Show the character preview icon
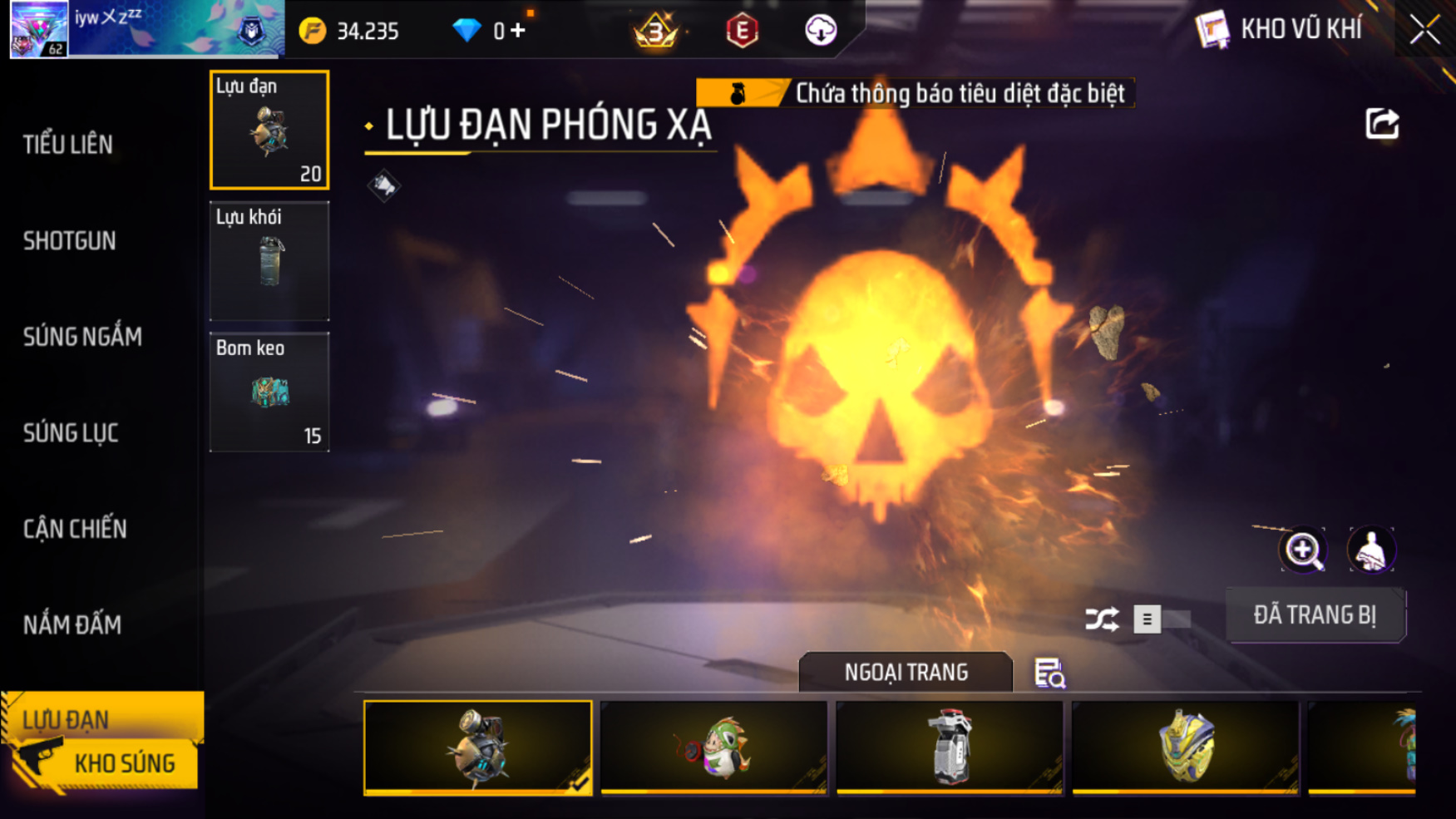This screenshot has width=1456, height=819. (1370, 550)
